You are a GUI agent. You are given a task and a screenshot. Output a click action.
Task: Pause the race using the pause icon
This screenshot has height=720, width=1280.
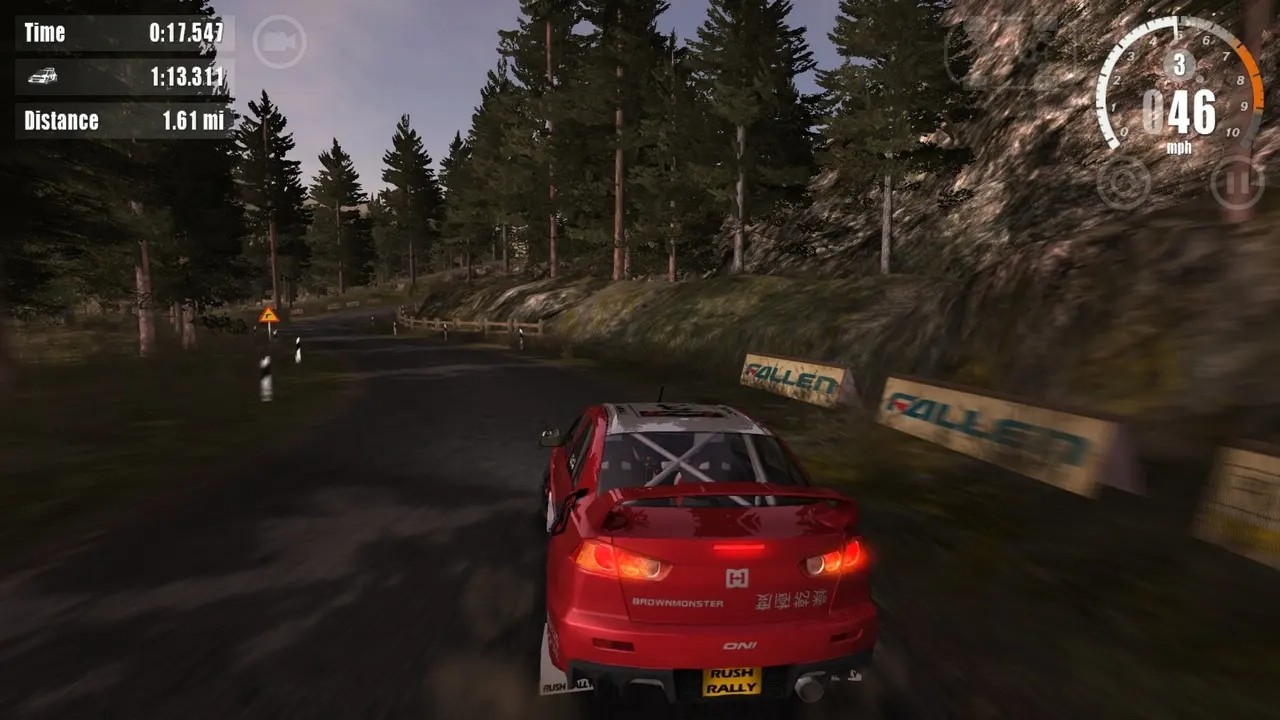pyautogui.click(x=1236, y=183)
